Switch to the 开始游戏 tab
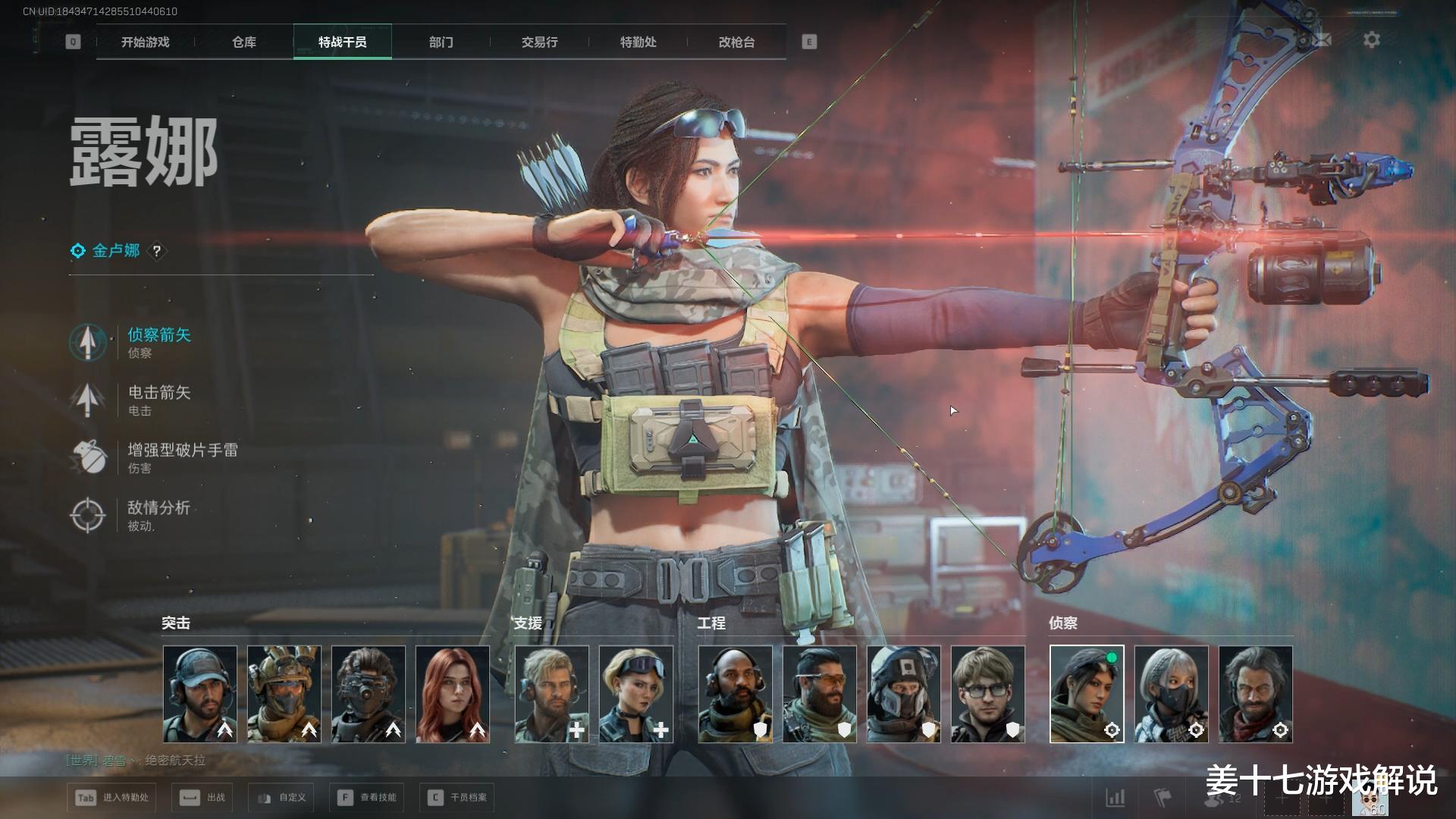1456x819 pixels. [146, 42]
